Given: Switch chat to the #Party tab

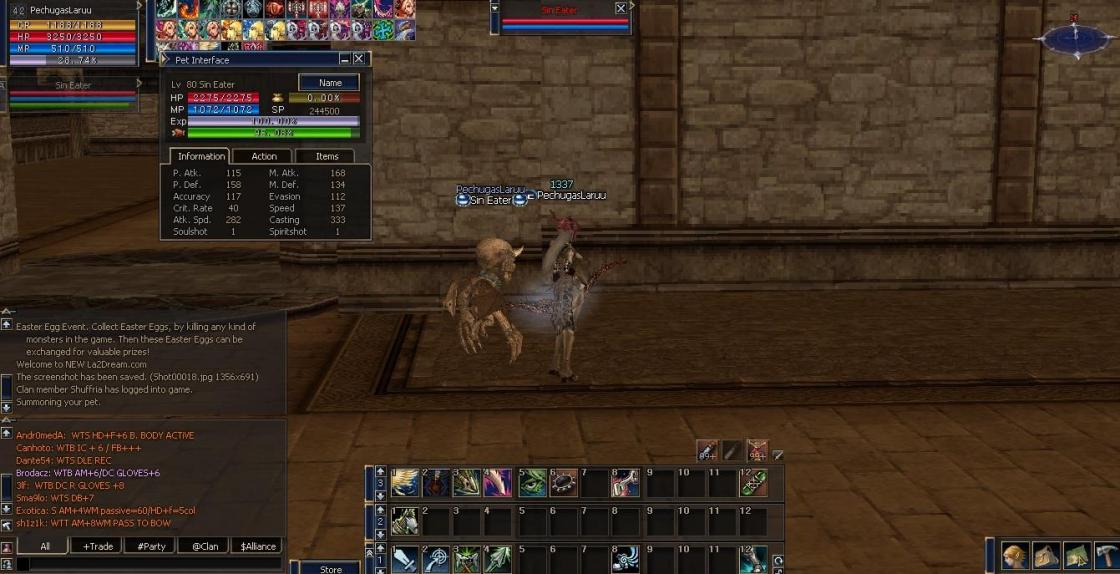Looking at the screenshot, I should (x=151, y=546).
